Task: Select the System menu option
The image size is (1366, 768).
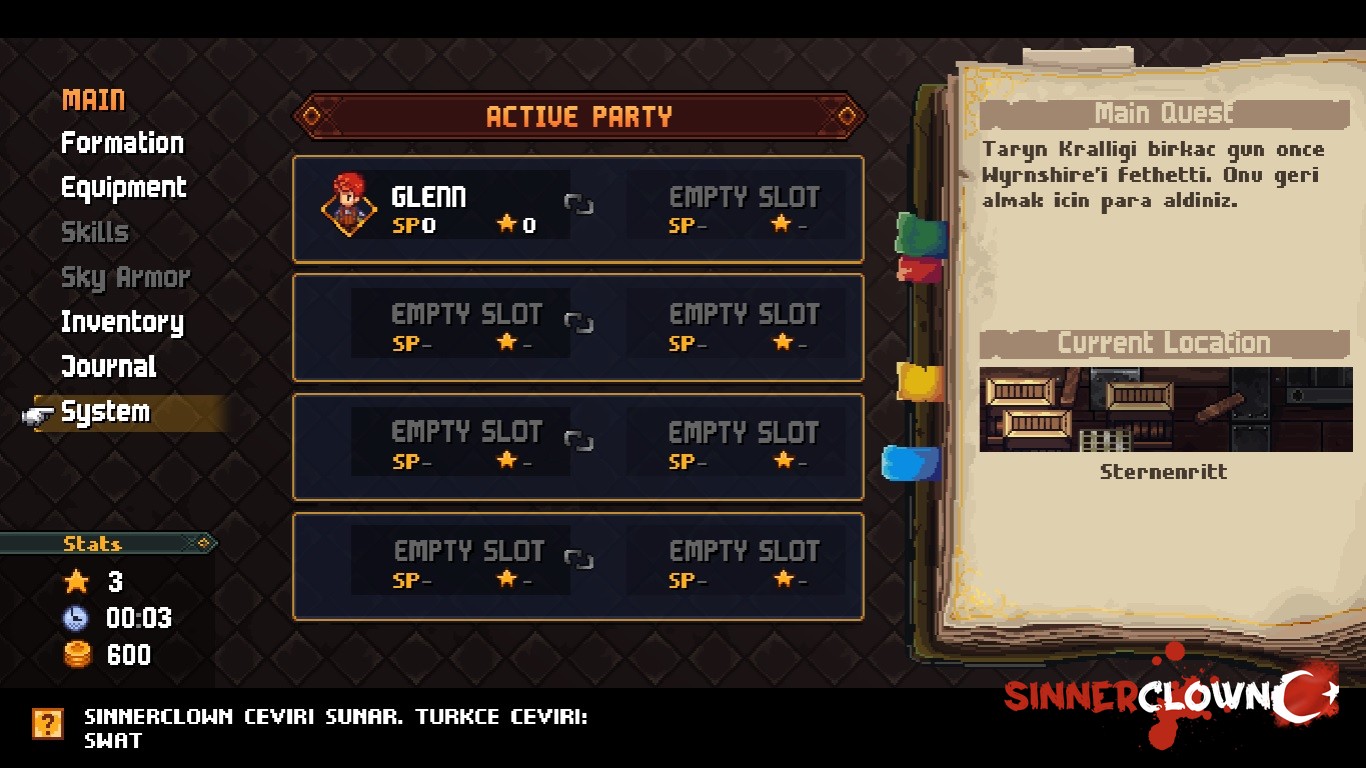Action: click(x=105, y=412)
